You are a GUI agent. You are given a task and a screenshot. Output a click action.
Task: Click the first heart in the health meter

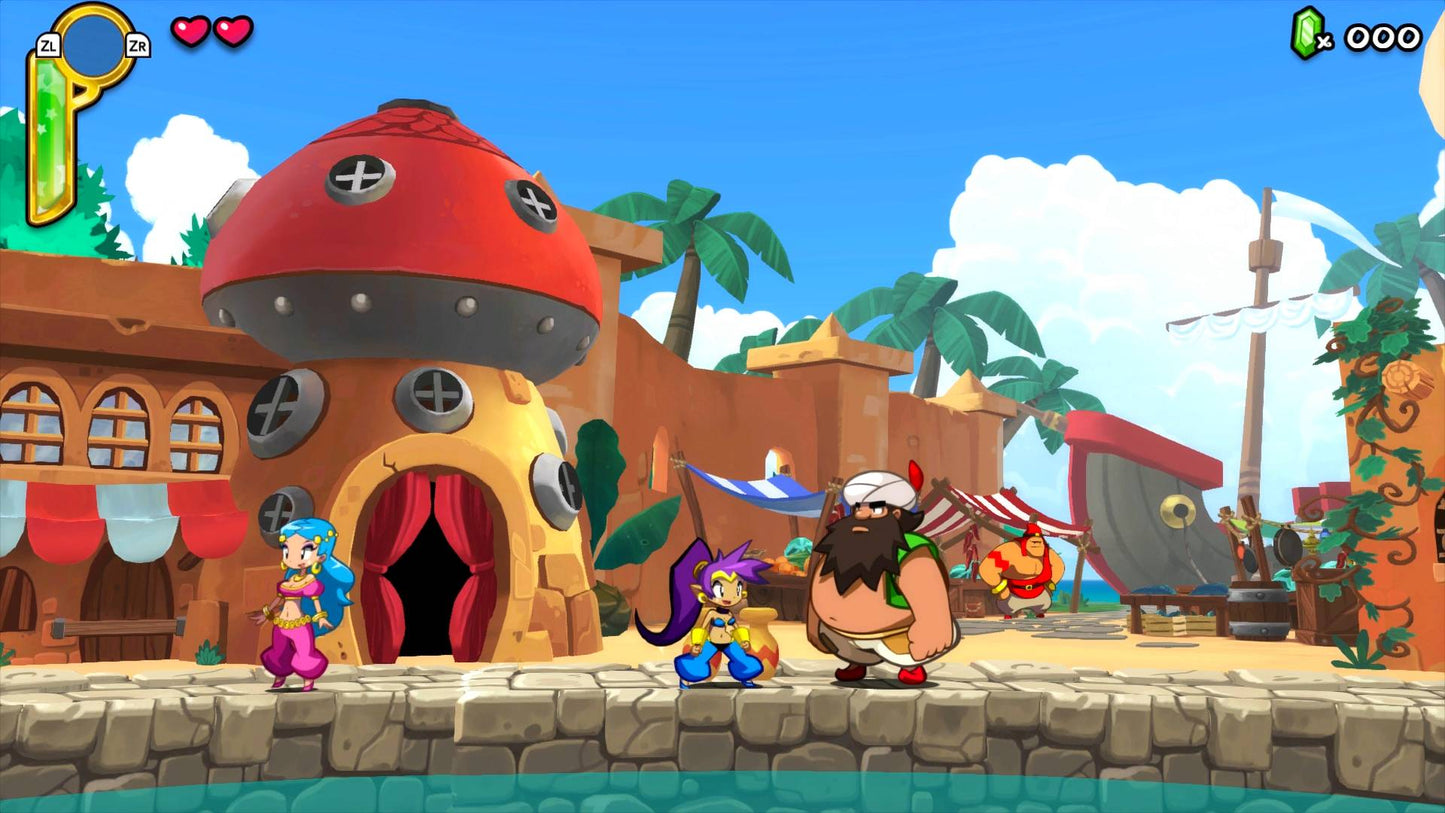(x=189, y=32)
